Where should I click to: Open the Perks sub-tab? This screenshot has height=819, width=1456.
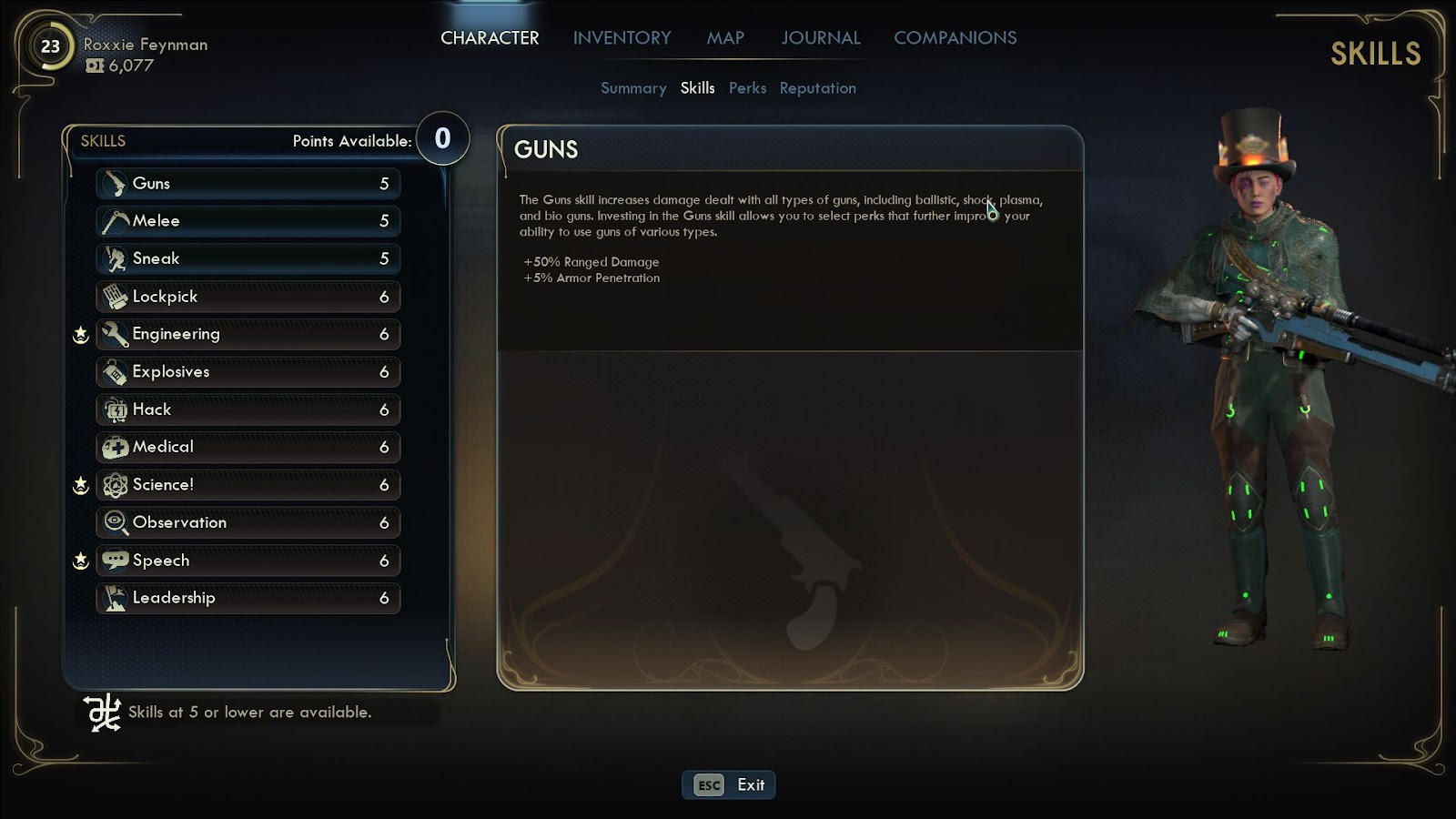[747, 88]
